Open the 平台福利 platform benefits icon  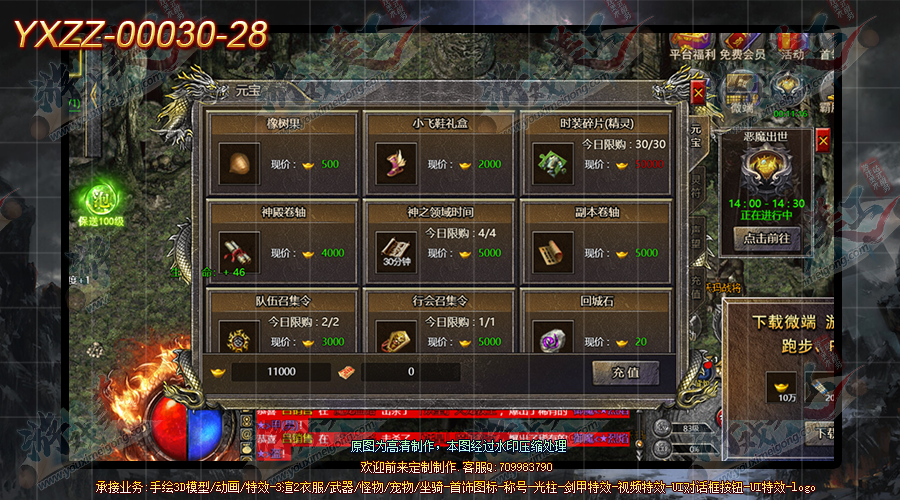(690, 53)
